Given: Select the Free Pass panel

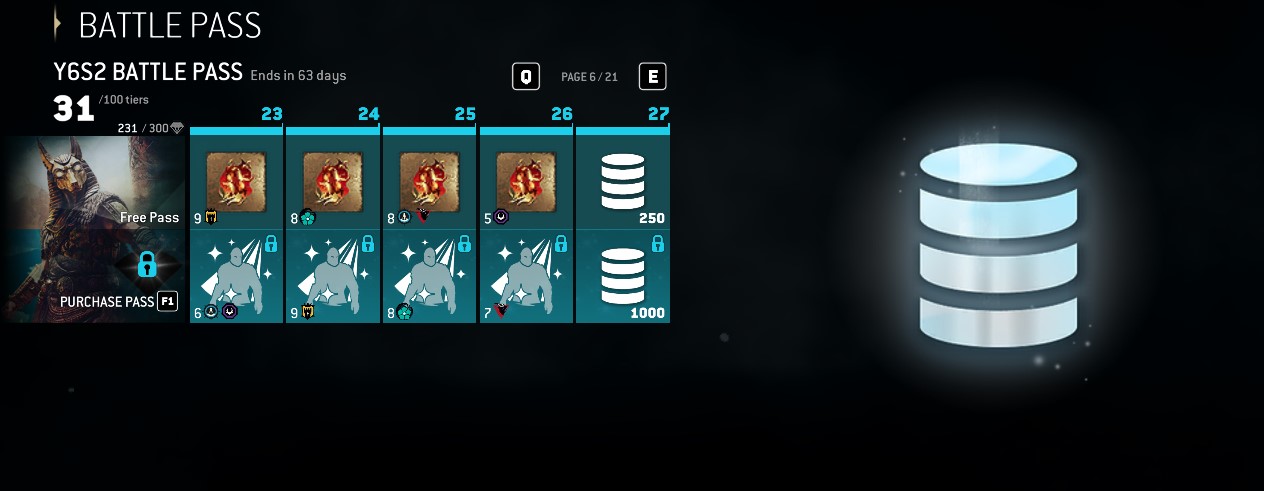Looking at the screenshot, I should click(x=94, y=183).
